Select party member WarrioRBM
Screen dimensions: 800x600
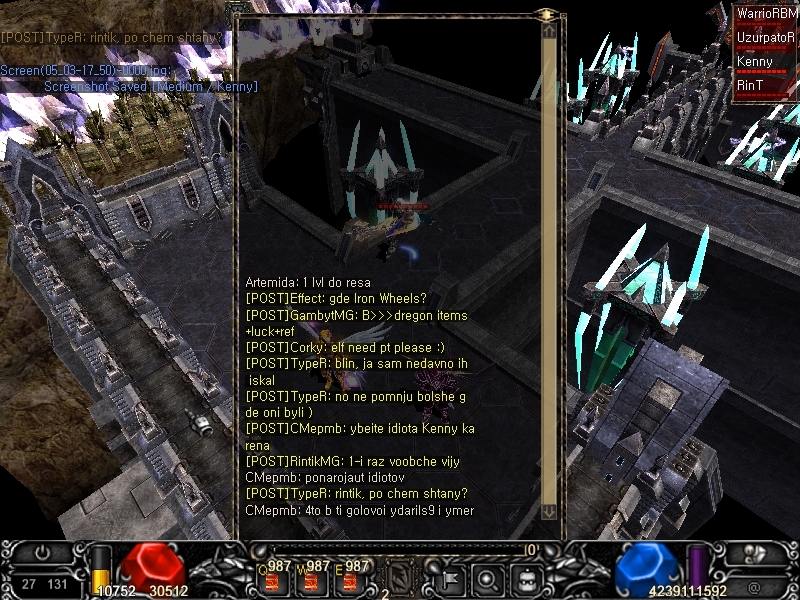[x=767, y=15]
